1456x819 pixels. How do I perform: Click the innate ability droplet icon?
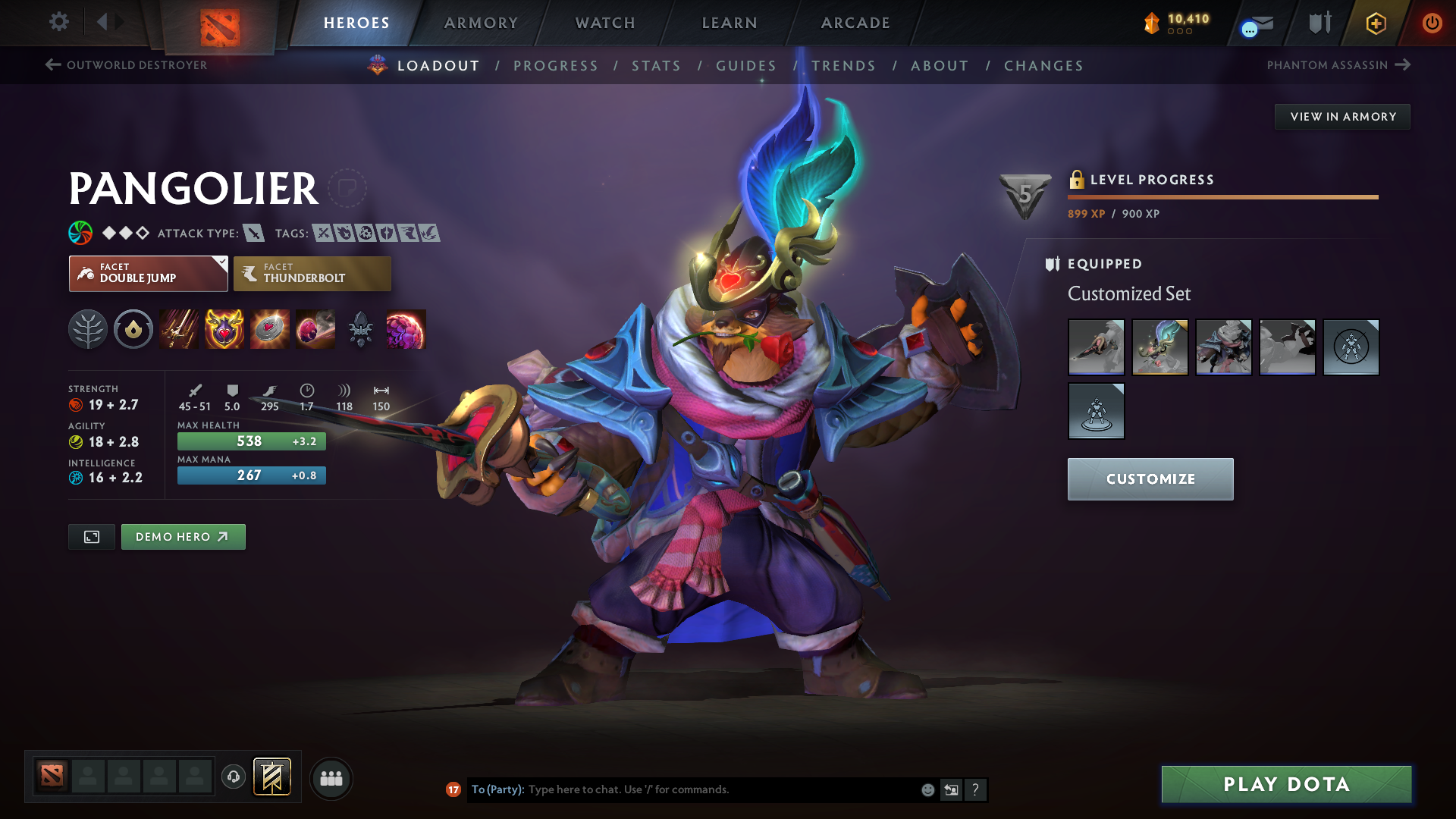click(x=133, y=329)
